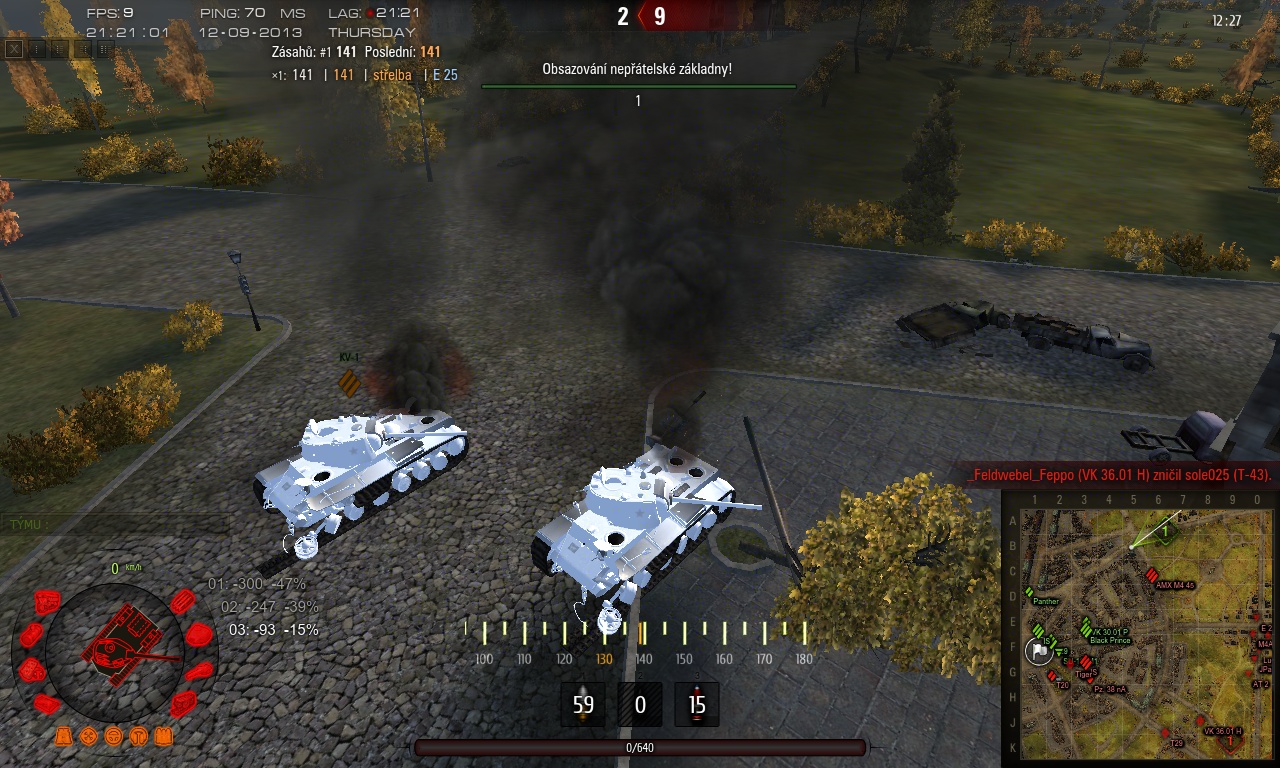This screenshot has height=768, width=1280.
Task: Click the Panther marker on the minimap
Action: pos(1029,593)
